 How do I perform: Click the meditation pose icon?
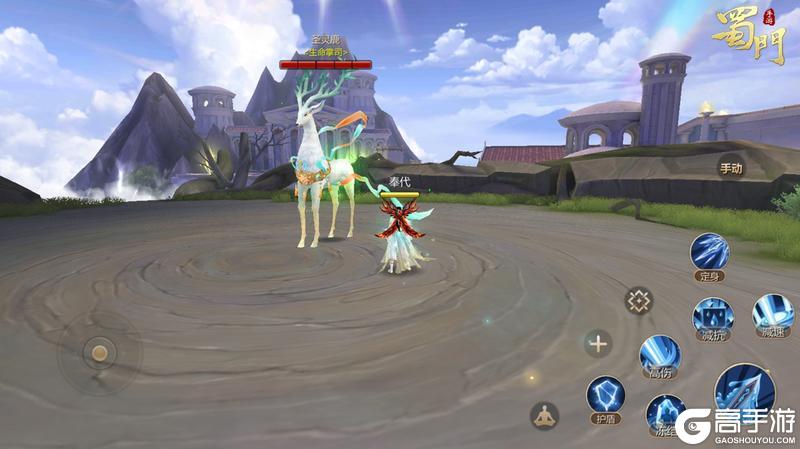544,415
